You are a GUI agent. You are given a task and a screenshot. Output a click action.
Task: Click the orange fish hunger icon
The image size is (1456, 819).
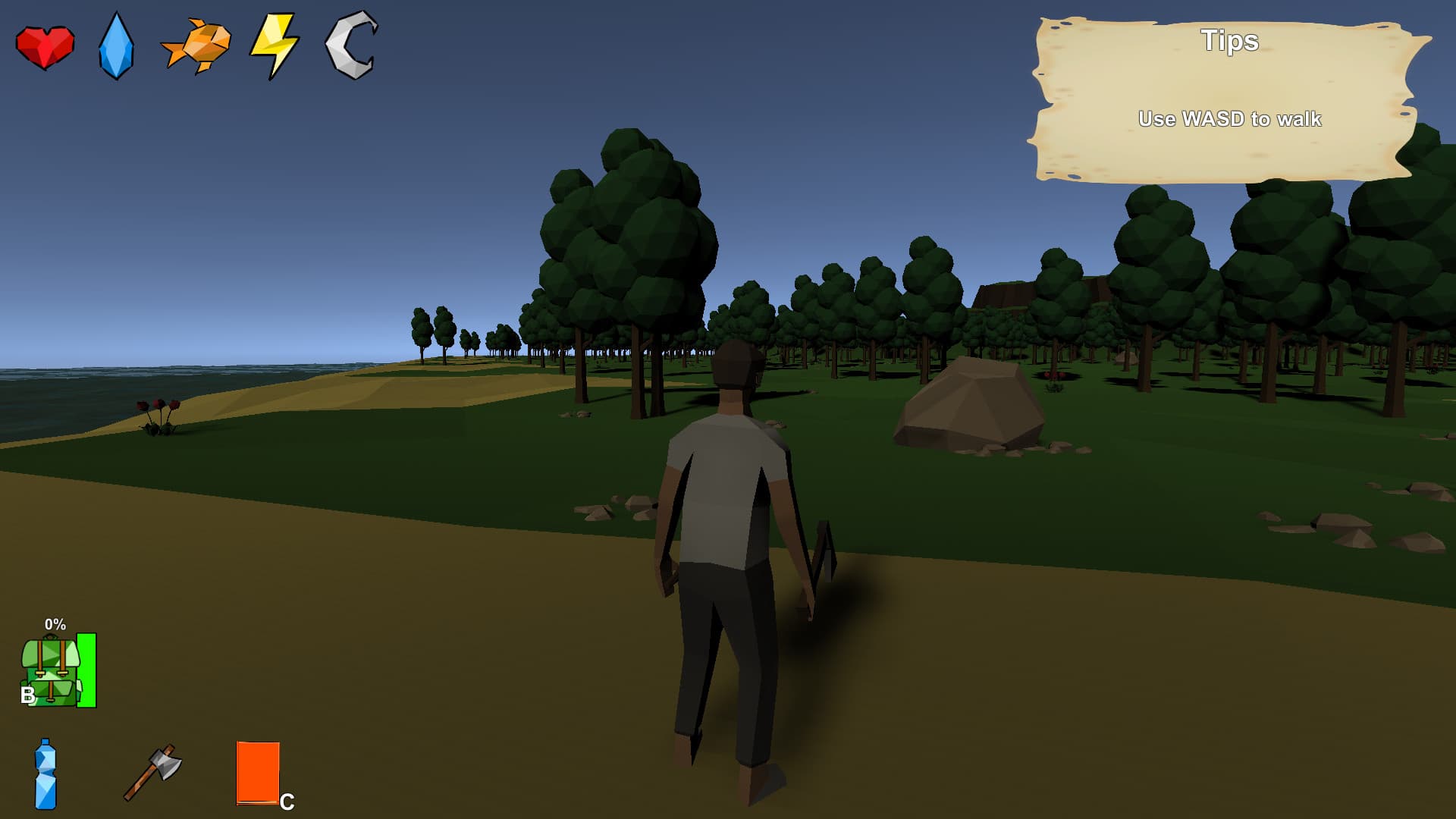click(x=197, y=45)
